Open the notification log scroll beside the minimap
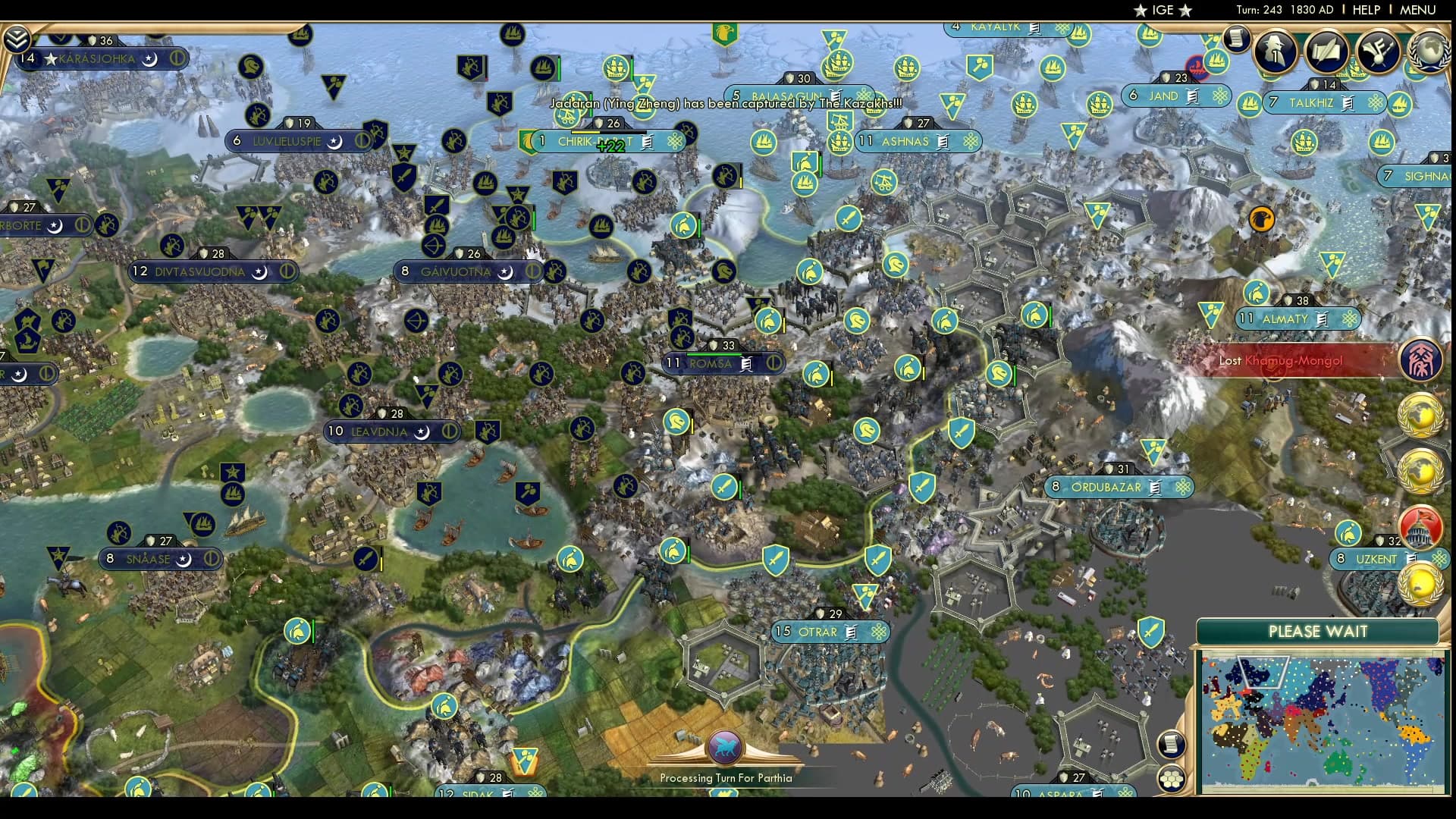Viewport: 1456px width, 819px height. (1172, 743)
